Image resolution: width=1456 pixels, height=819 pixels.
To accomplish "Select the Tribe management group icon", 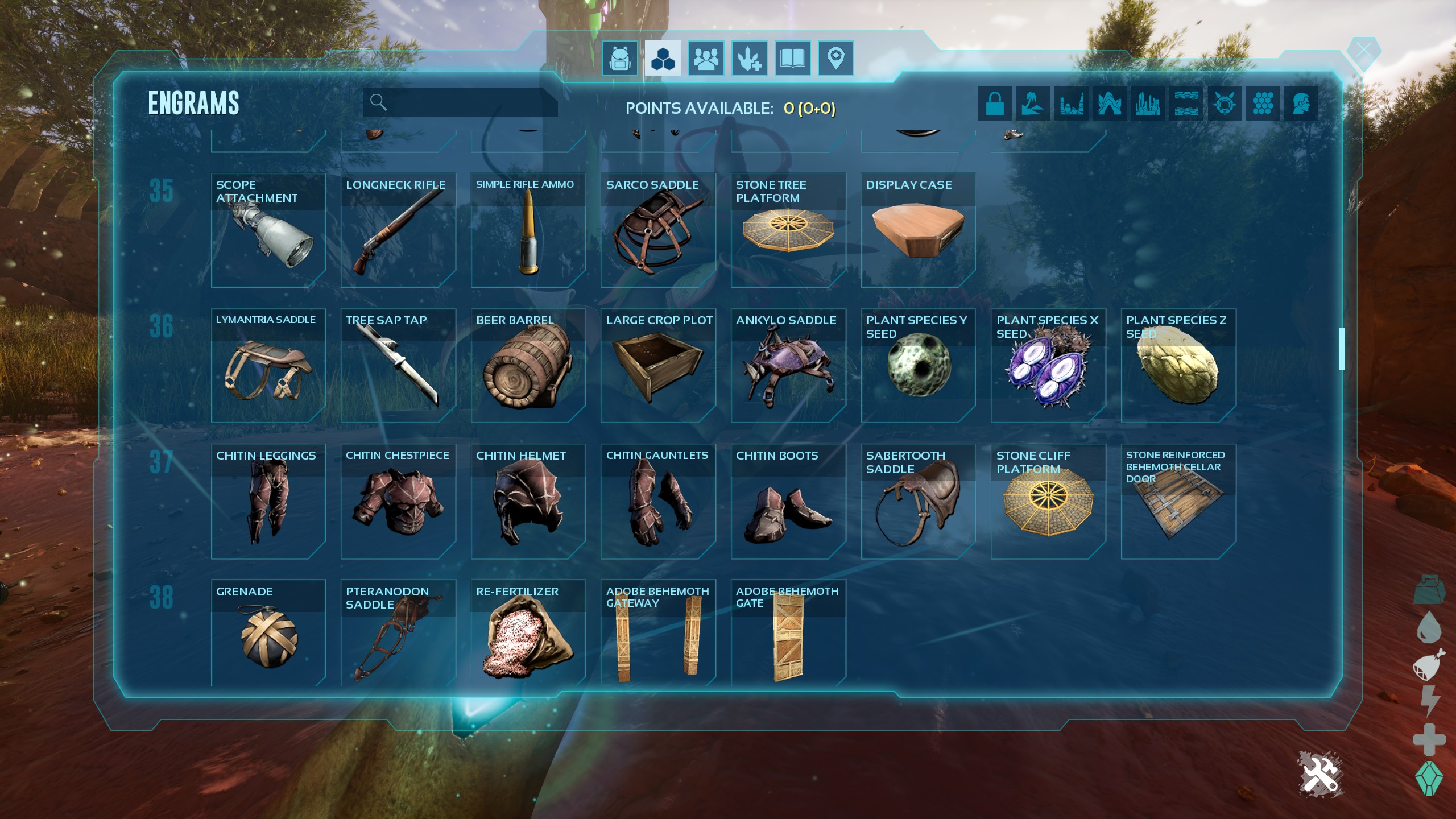I will (x=706, y=57).
